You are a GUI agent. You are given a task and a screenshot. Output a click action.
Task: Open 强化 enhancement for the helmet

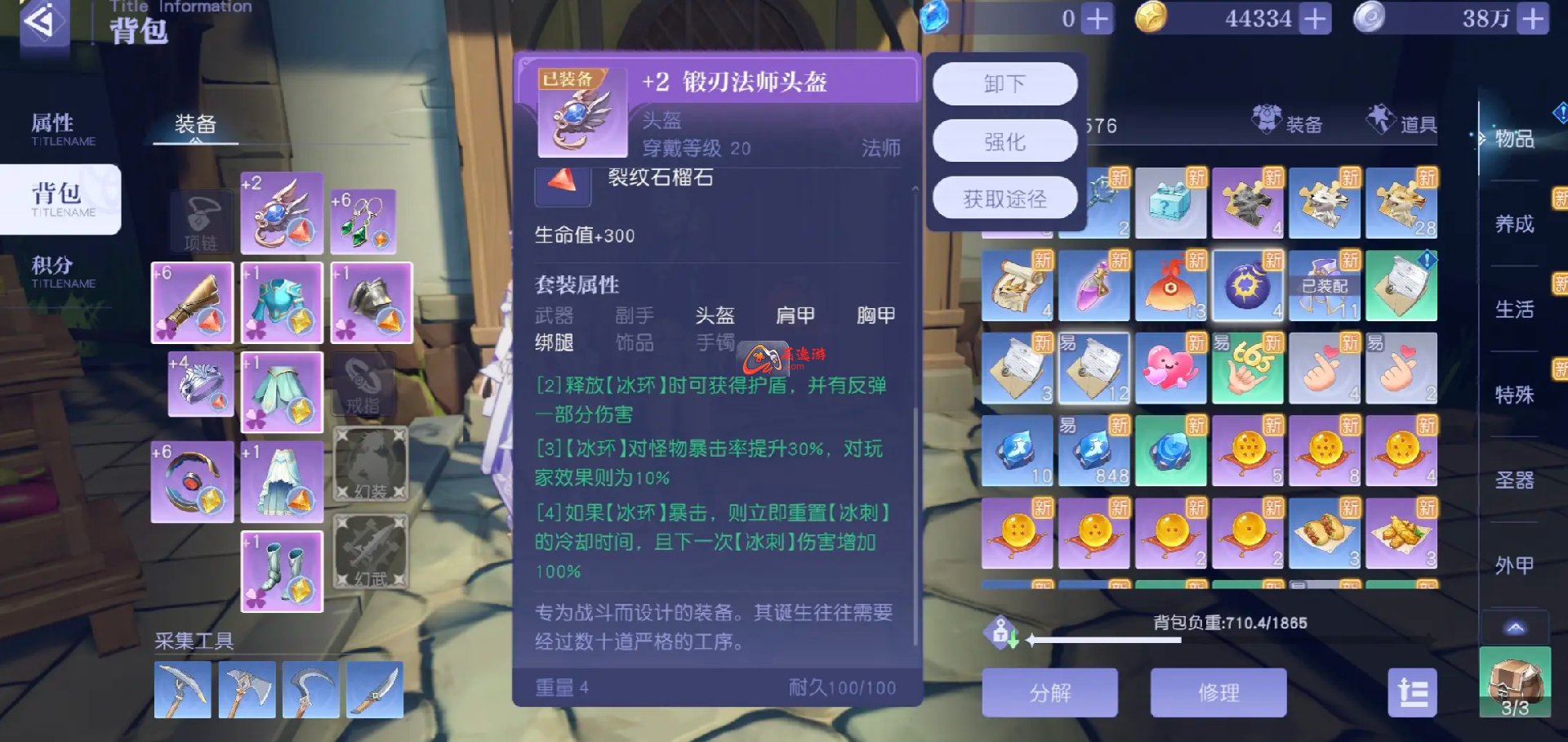point(1004,141)
